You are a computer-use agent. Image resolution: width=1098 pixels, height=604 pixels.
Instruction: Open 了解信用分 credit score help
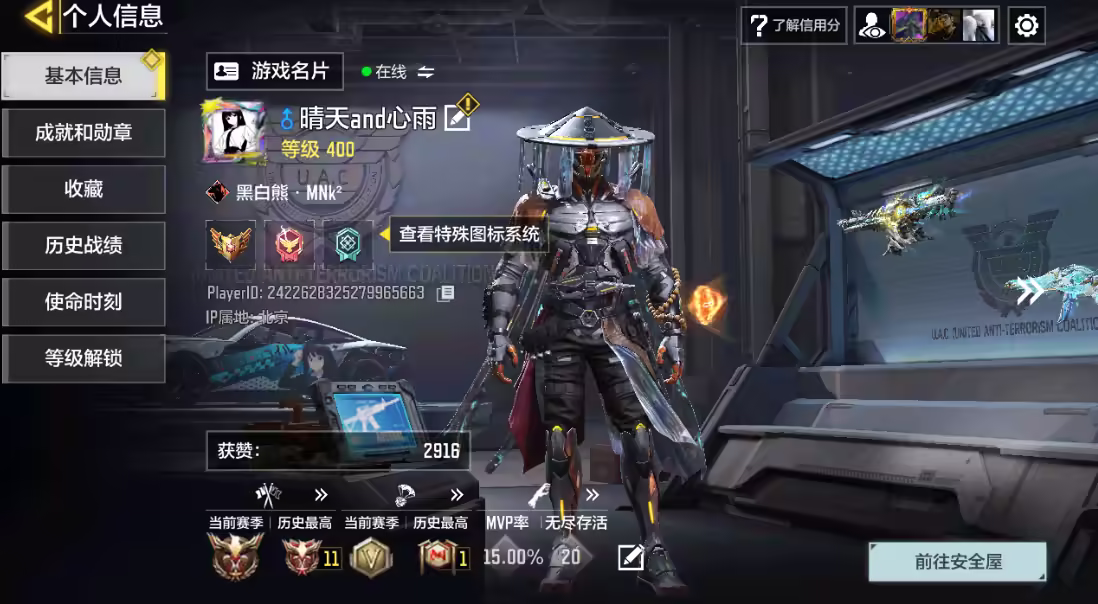point(794,25)
